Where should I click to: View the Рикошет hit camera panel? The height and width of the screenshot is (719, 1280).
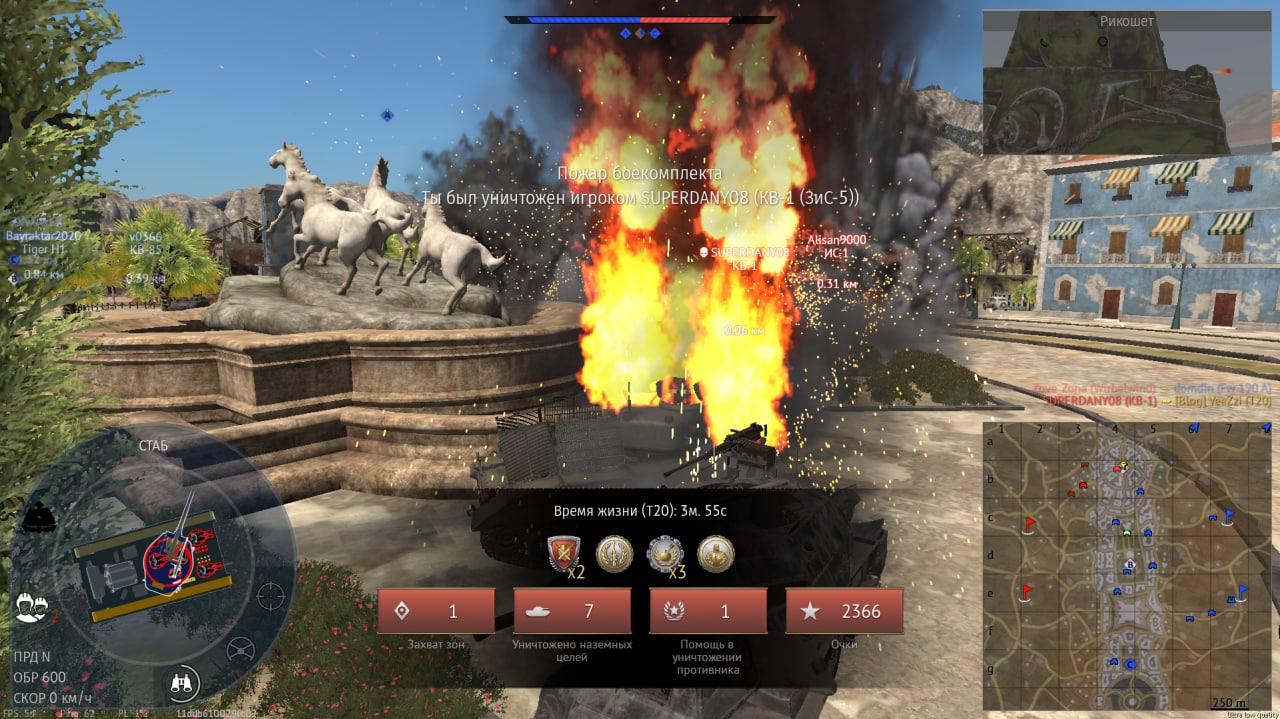[x=1129, y=82]
